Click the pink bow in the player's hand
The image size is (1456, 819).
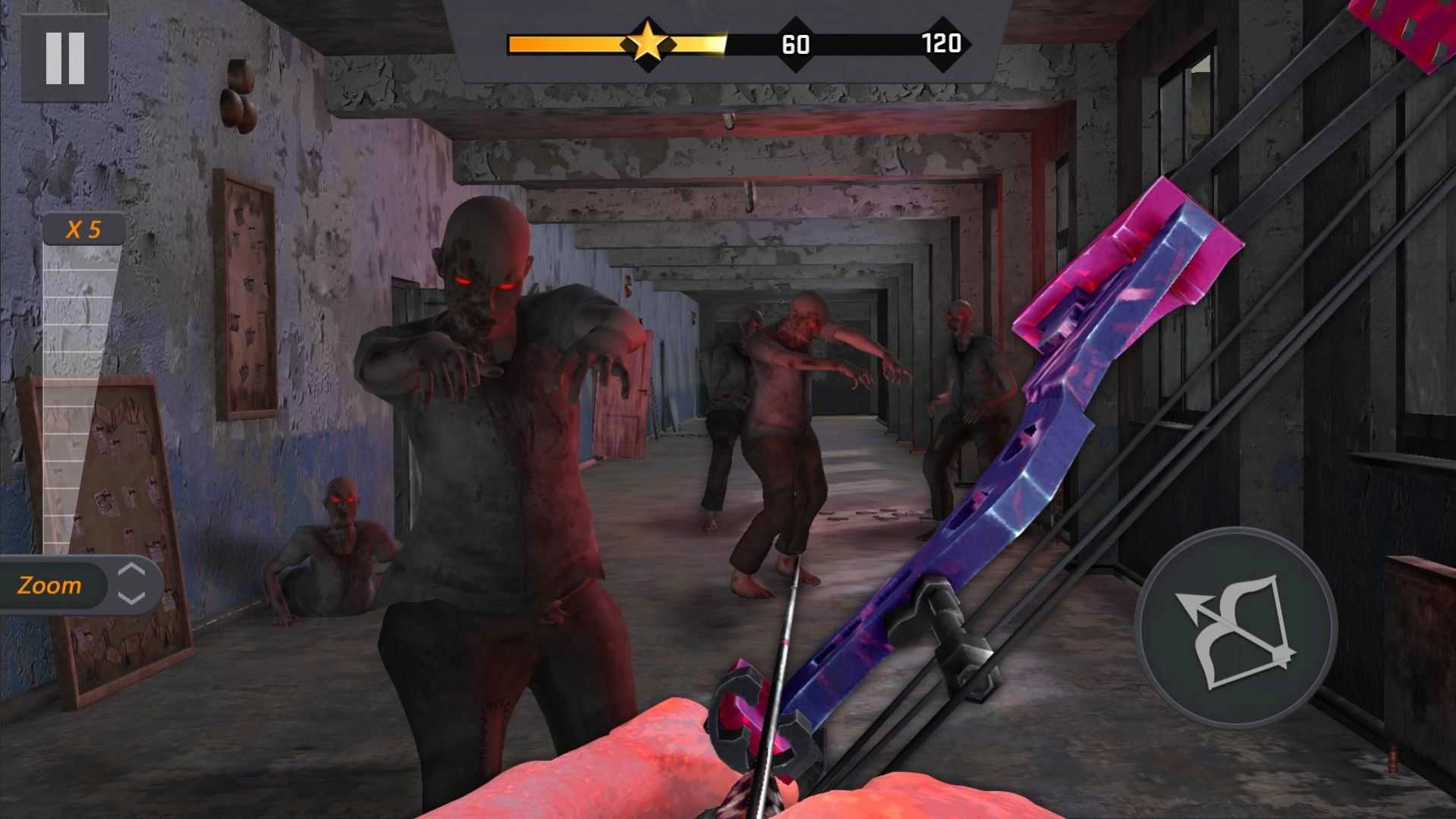coord(986,493)
